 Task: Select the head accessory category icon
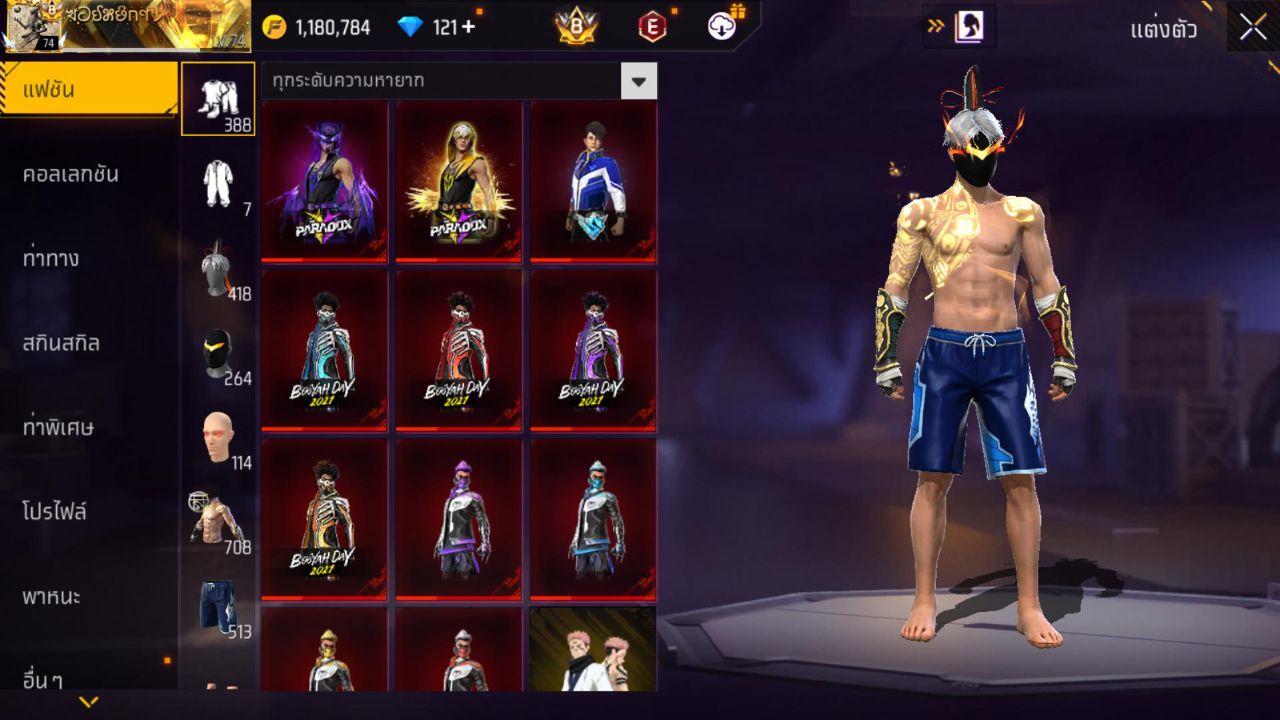click(x=218, y=270)
